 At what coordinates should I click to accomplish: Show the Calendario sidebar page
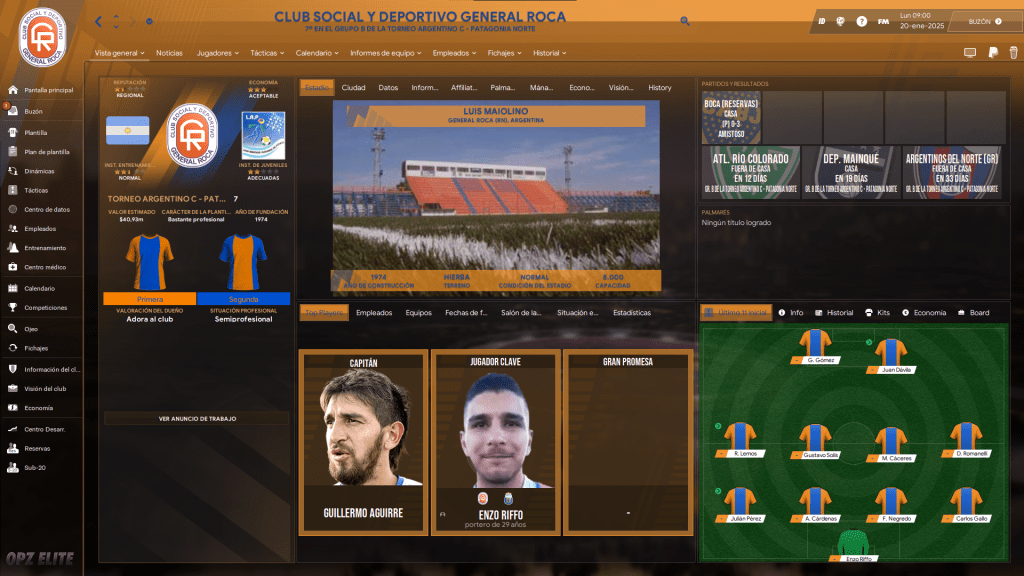tap(40, 289)
